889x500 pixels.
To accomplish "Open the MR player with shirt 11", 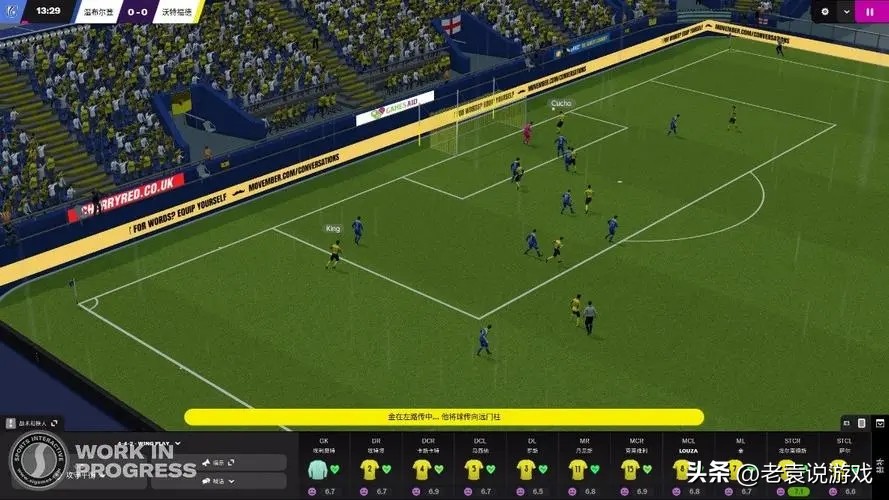I will [x=577, y=467].
